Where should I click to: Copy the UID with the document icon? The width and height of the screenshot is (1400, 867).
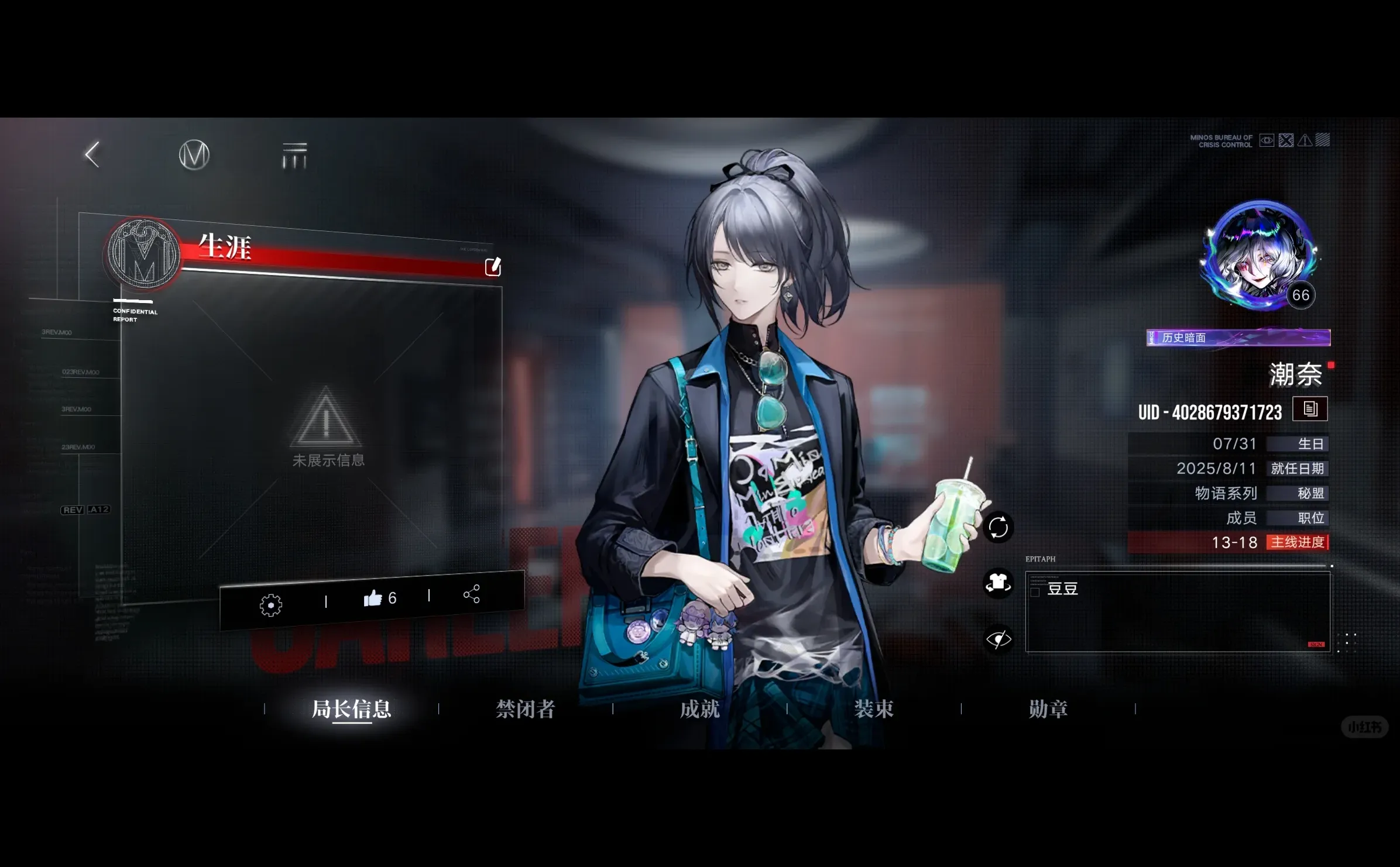point(1310,409)
